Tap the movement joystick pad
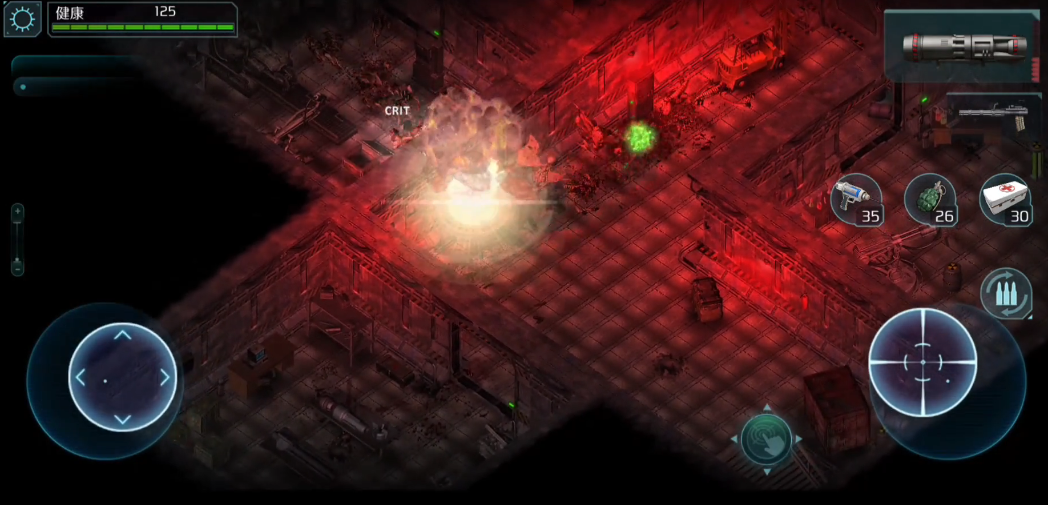 pos(122,377)
